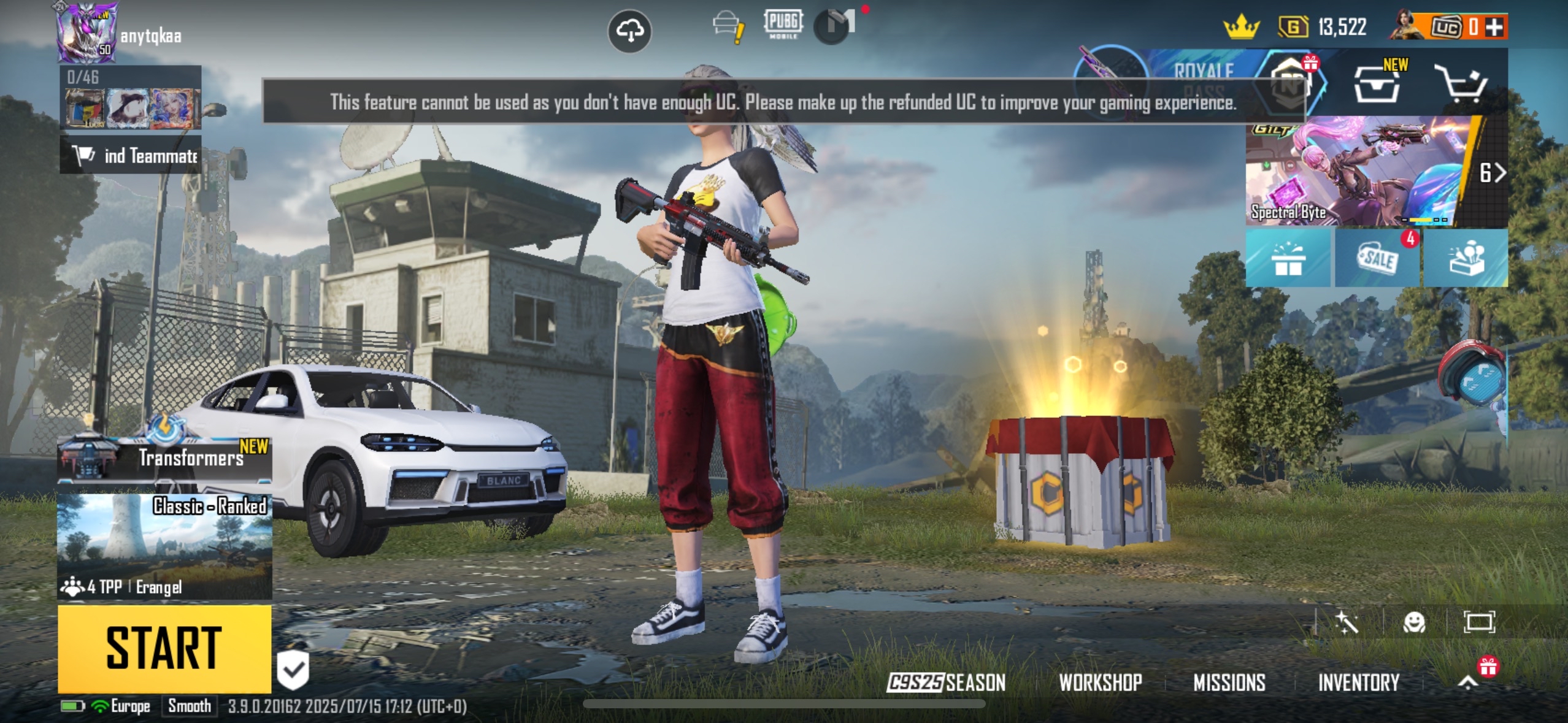This screenshot has width=1568, height=723.
Task: Open the cloud download icon
Action: tap(629, 31)
